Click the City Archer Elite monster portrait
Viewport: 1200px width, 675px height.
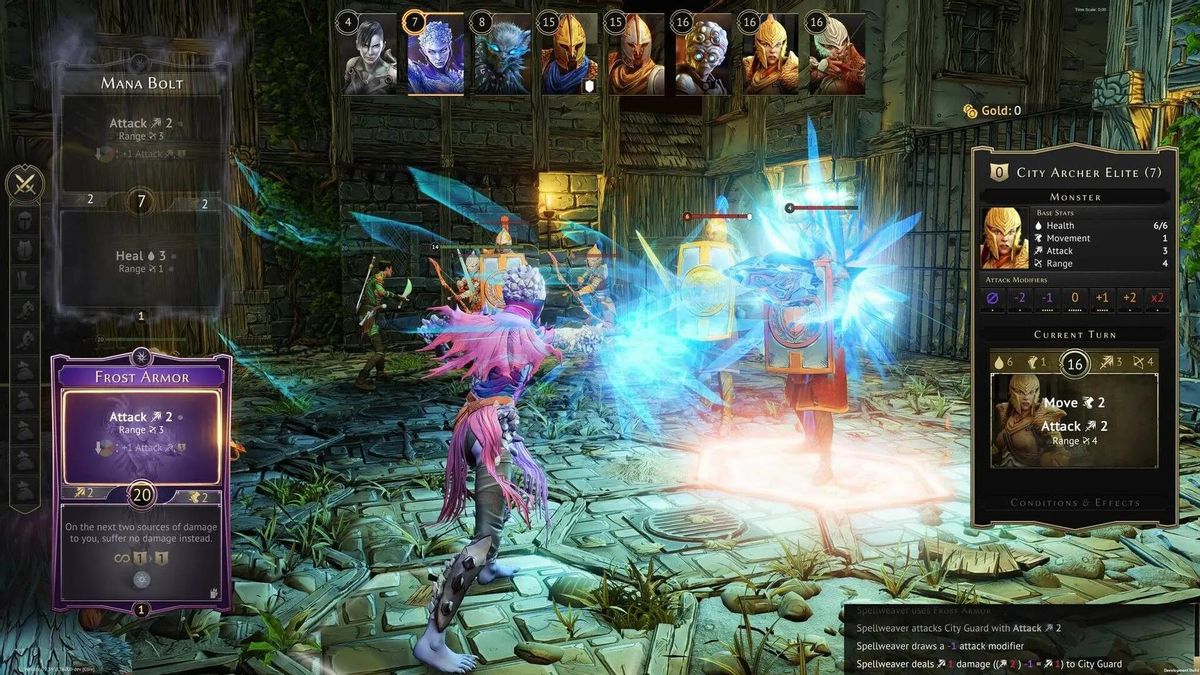point(1004,238)
